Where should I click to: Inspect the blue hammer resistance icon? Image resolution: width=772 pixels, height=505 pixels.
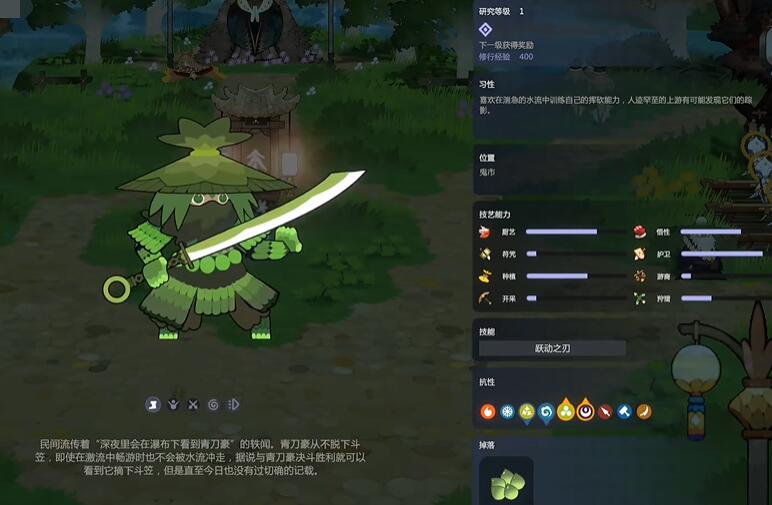point(624,411)
